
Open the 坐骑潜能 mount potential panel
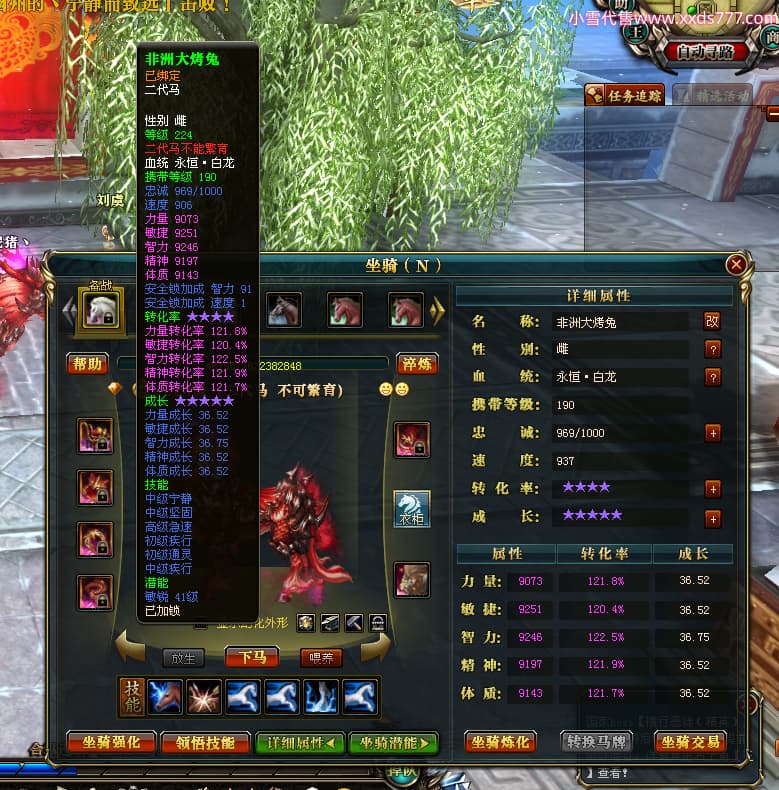pyautogui.click(x=393, y=742)
